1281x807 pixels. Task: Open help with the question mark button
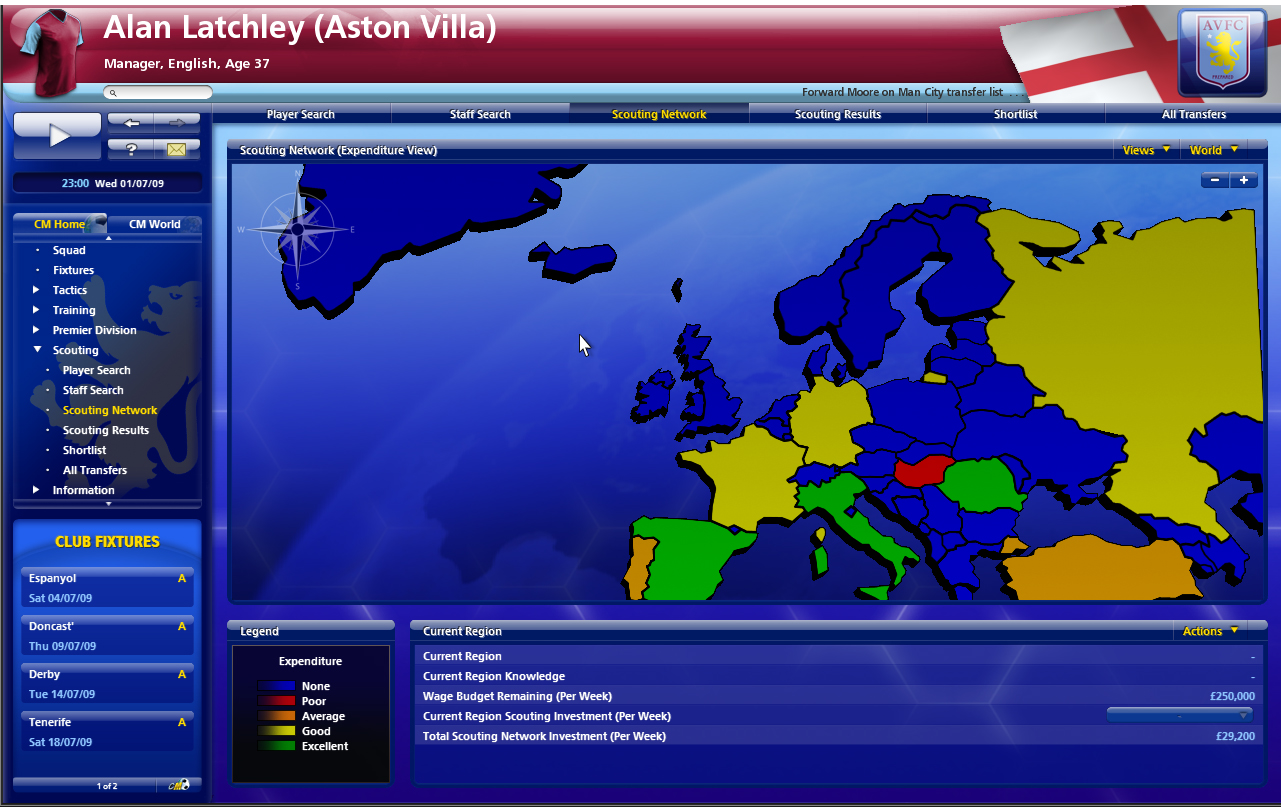click(x=132, y=149)
